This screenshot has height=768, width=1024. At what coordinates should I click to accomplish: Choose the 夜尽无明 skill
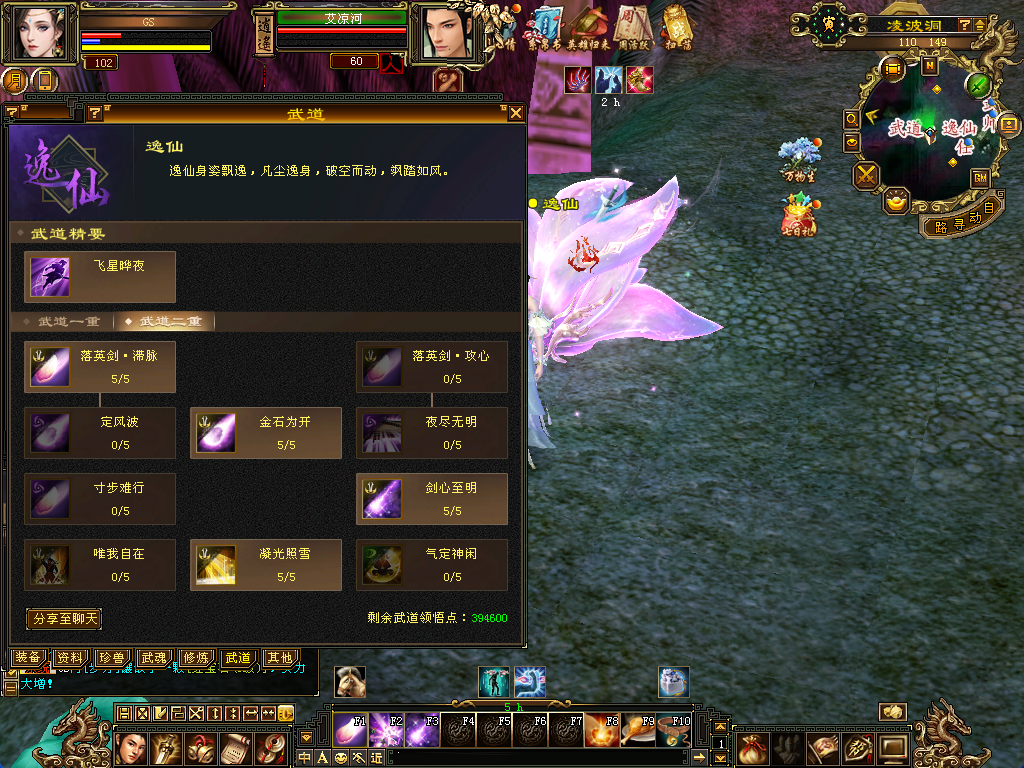coord(432,433)
